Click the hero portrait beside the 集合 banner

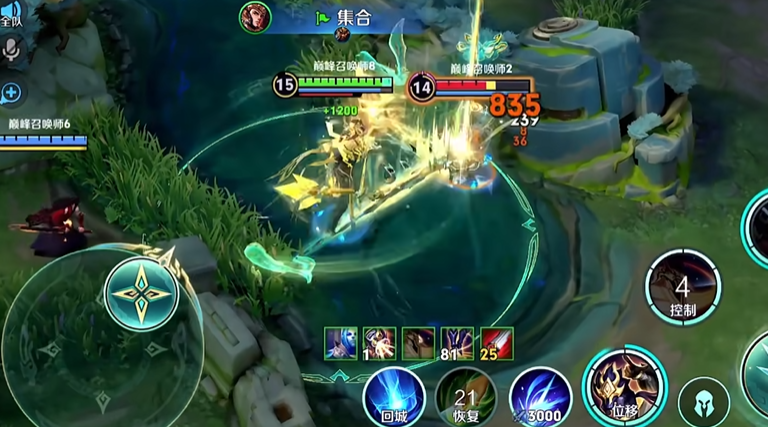255,17
